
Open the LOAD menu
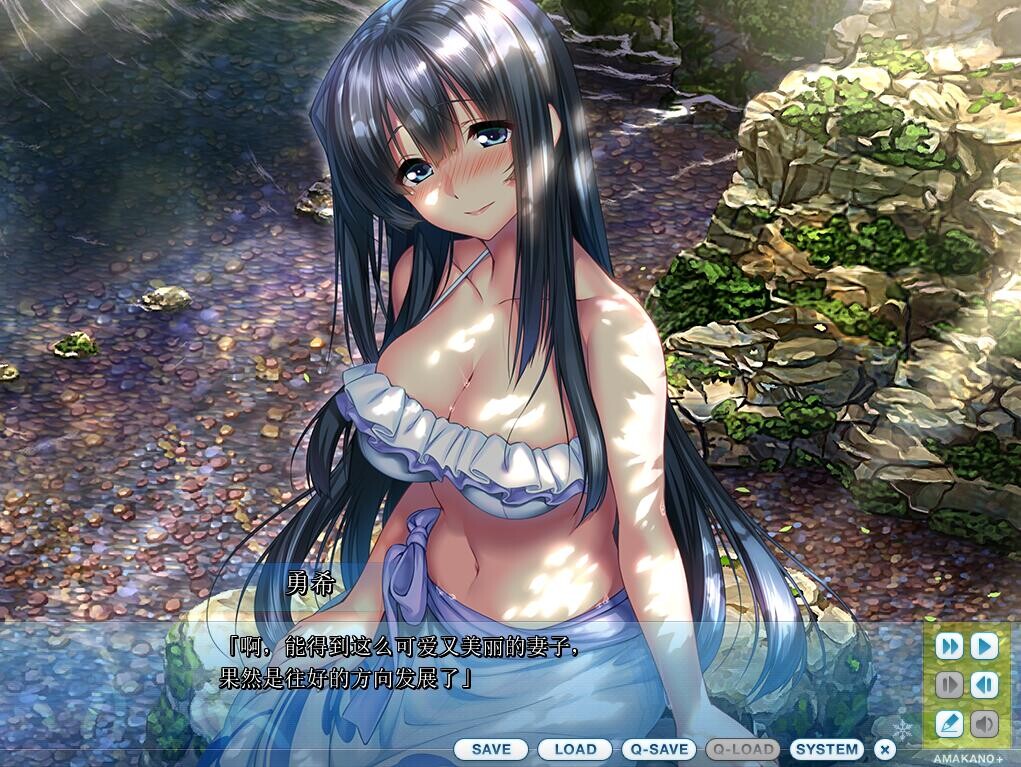pos(575,749)
